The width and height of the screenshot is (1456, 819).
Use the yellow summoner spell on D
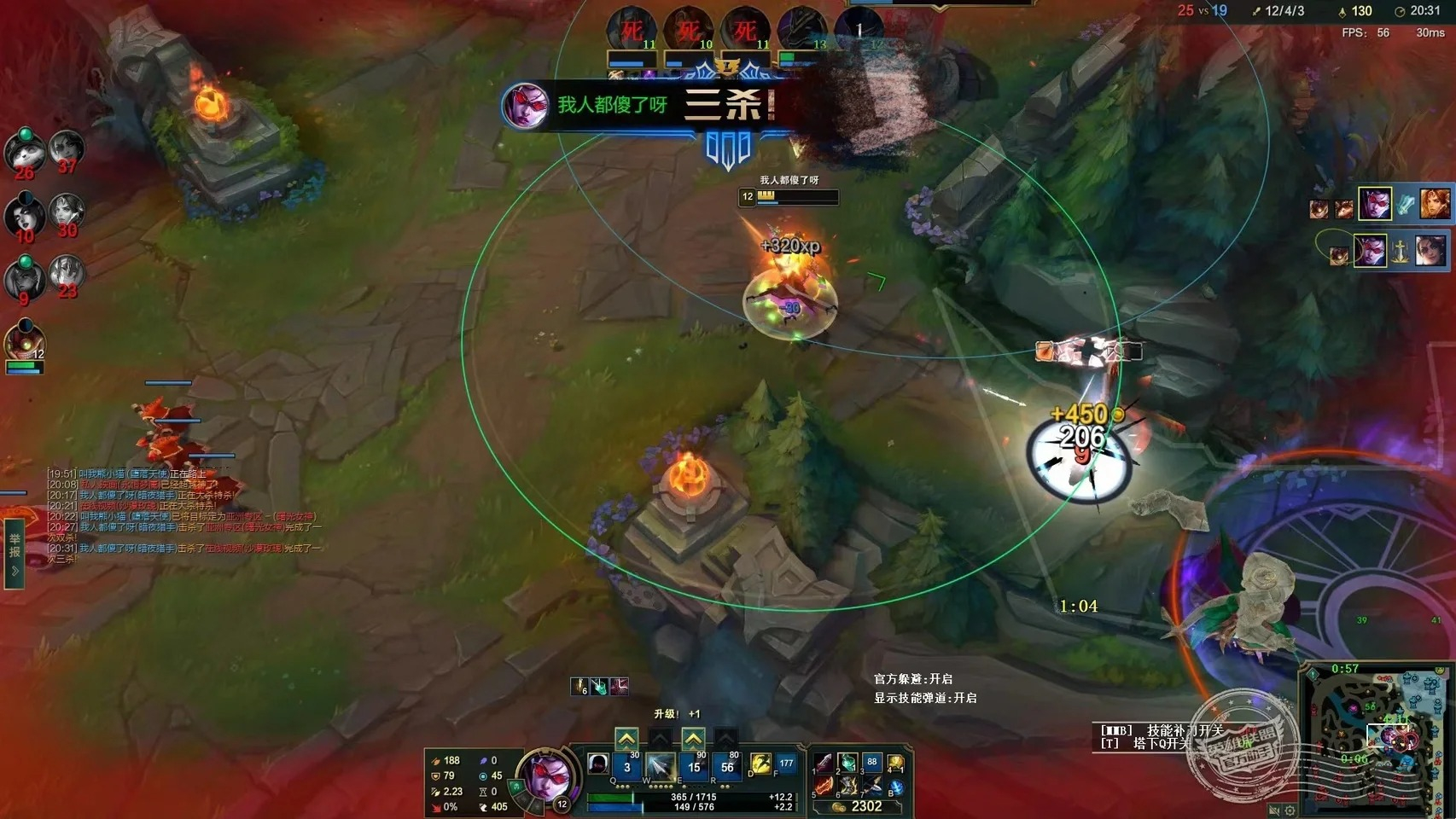[x=760, y=764]
